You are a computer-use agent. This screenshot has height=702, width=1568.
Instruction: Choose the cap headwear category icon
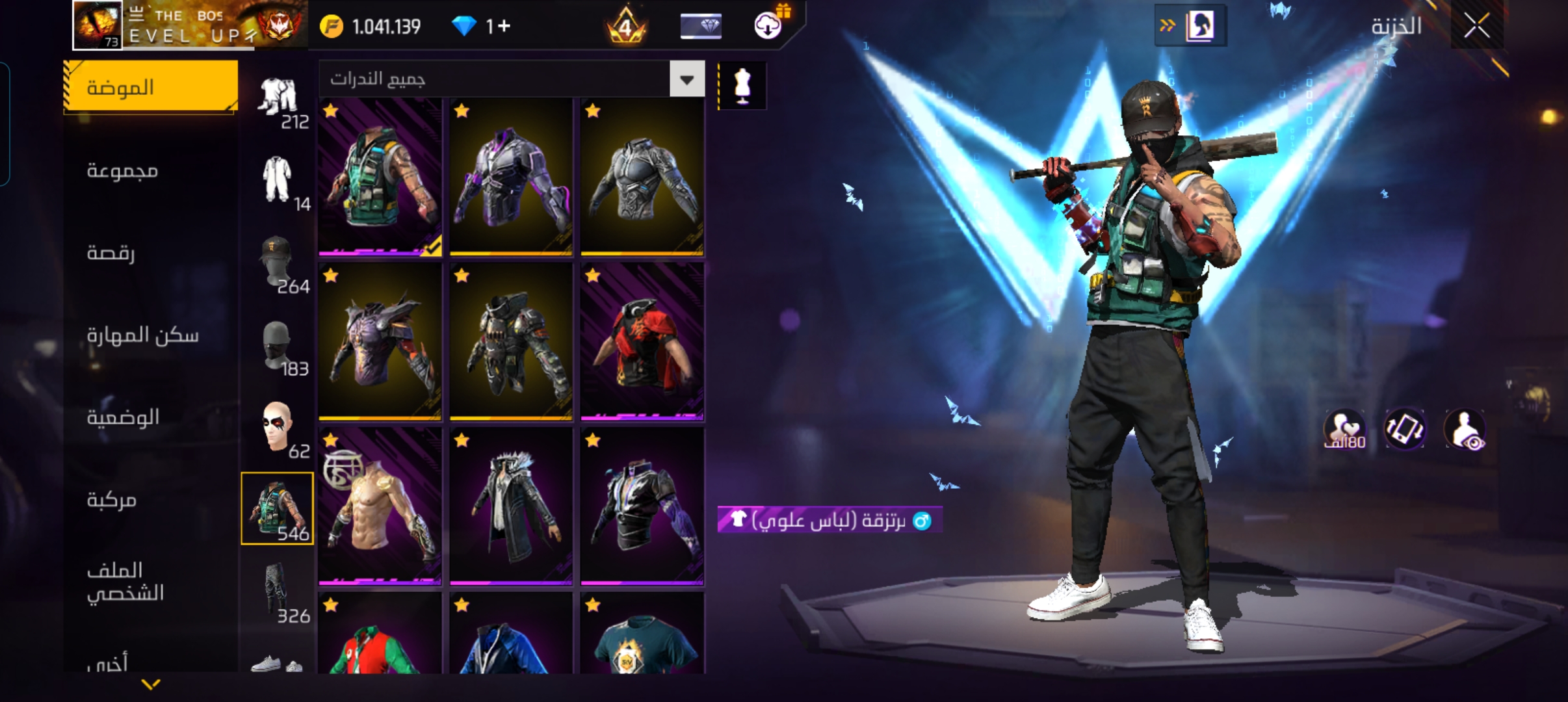(278, 263)
